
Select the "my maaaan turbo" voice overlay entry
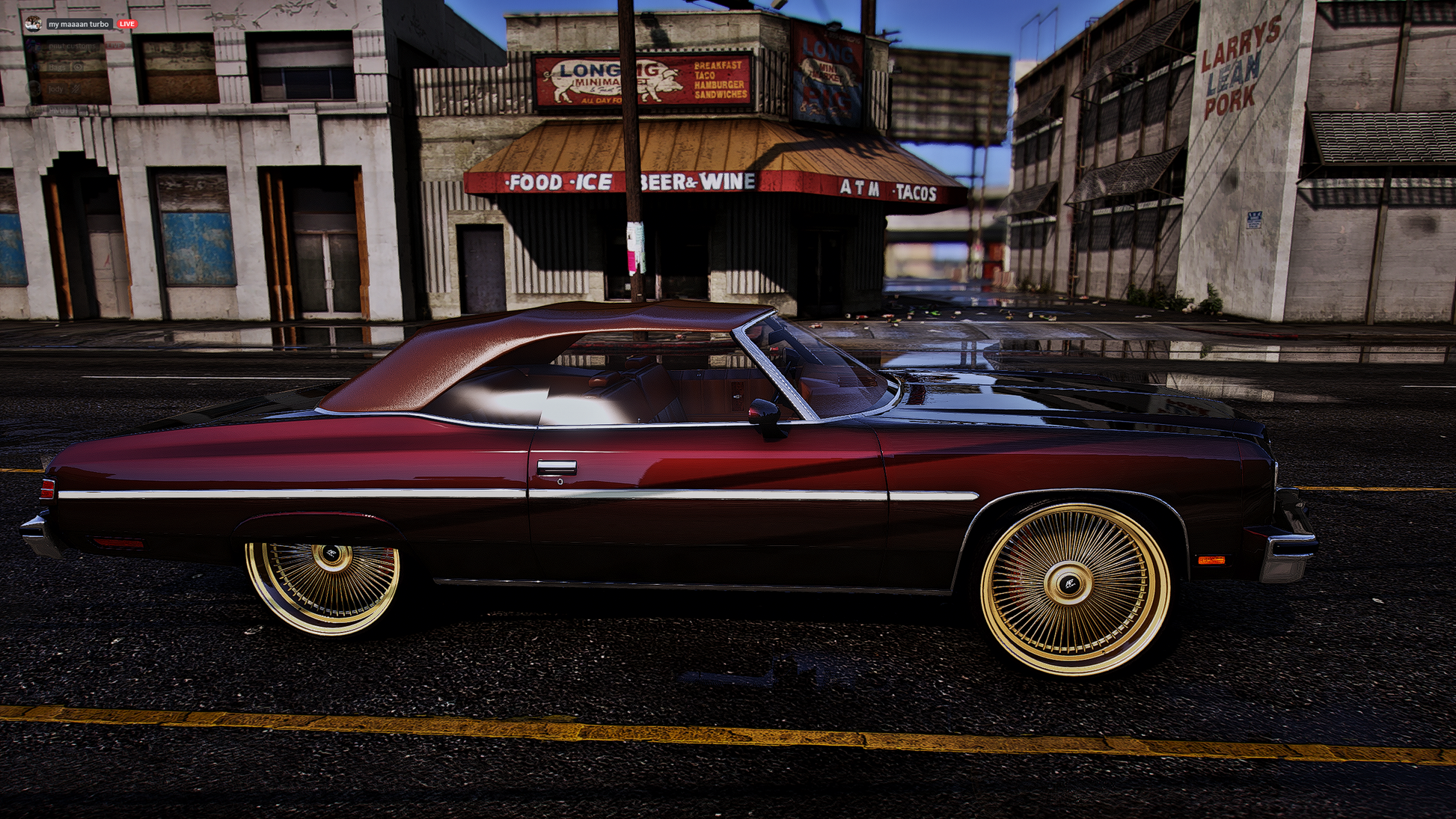79,24
